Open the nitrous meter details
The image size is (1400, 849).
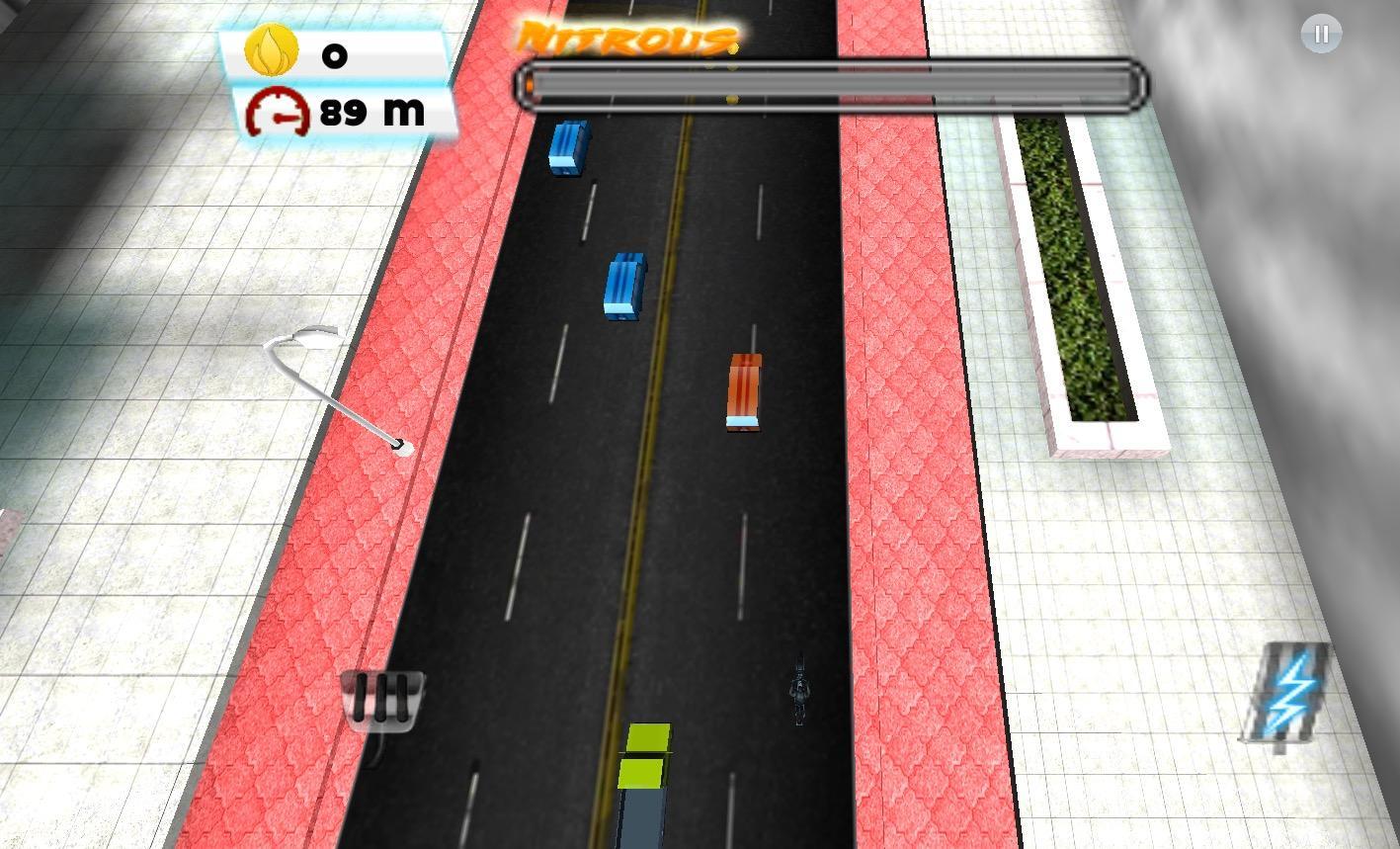pyautogui.click(x=830, y=86)
